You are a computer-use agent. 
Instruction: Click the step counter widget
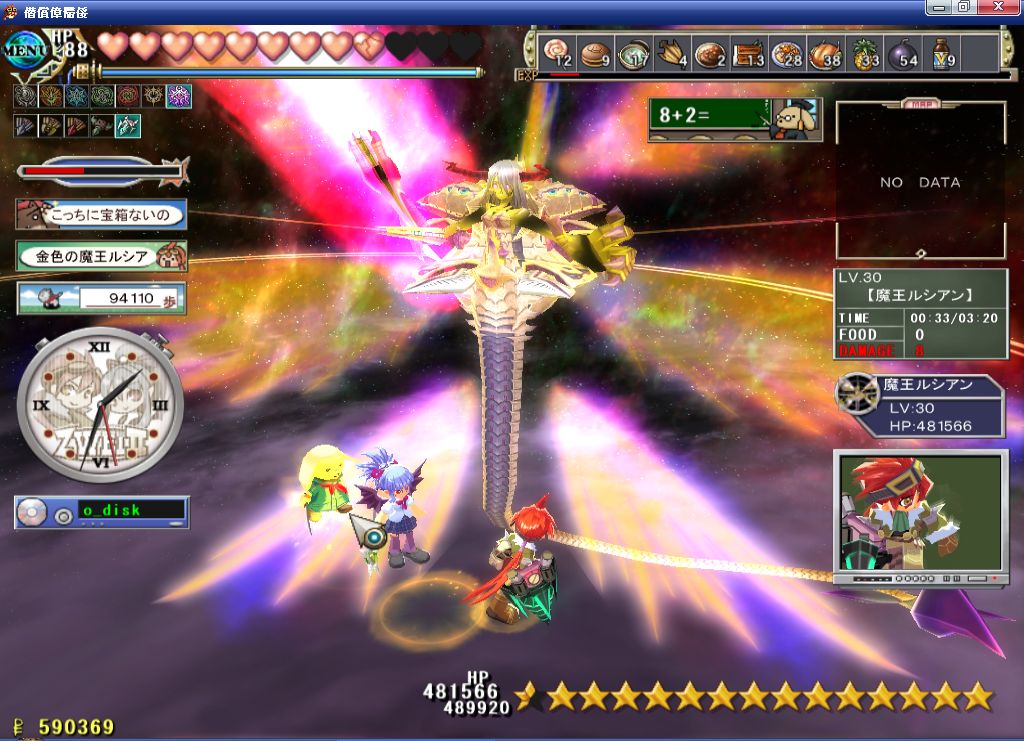(x=101, y=297)
